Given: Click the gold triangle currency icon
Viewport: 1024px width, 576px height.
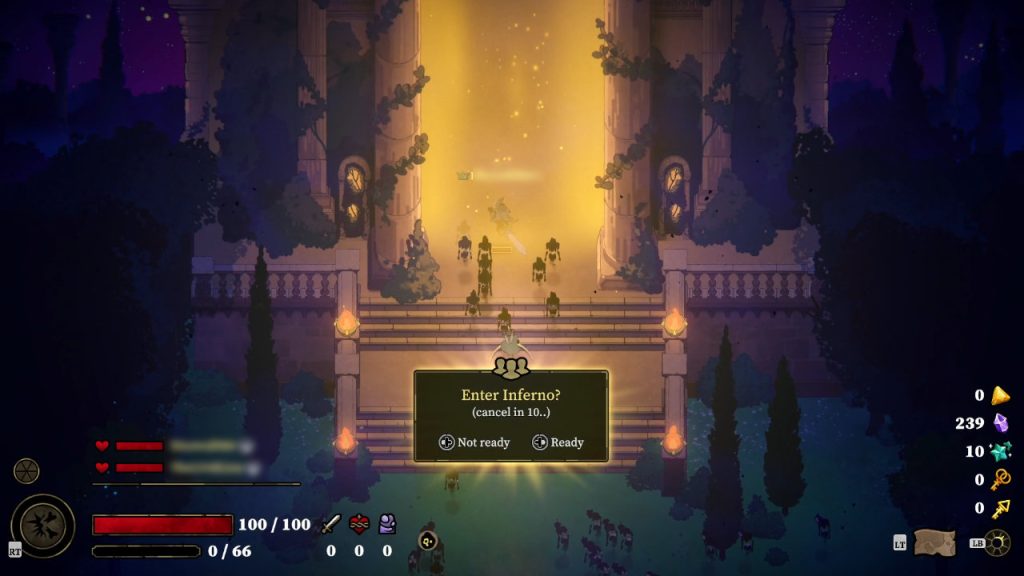Looking at the screenshot, I should pos(1000,395).
